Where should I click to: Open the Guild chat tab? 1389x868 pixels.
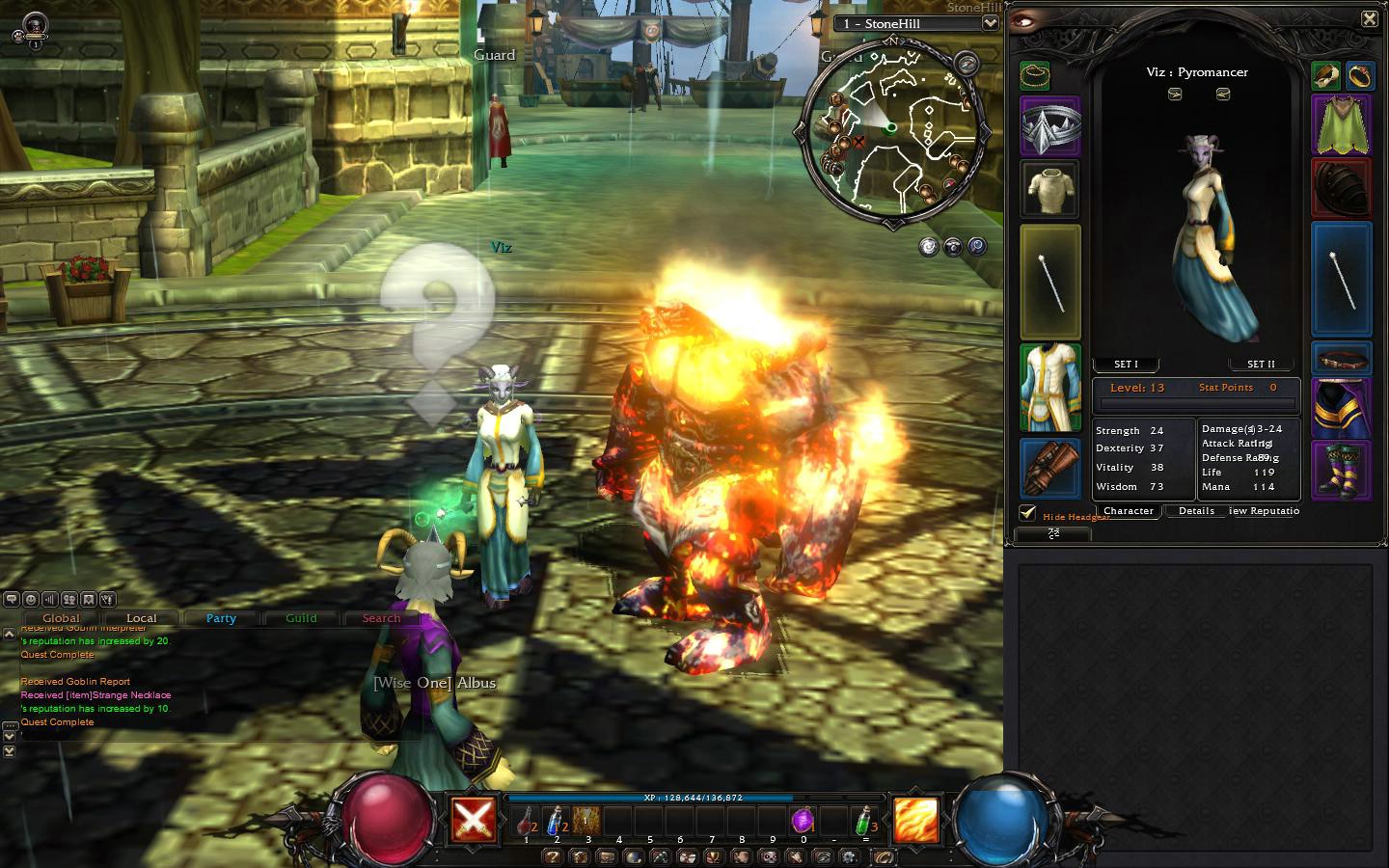coord(301,618)
